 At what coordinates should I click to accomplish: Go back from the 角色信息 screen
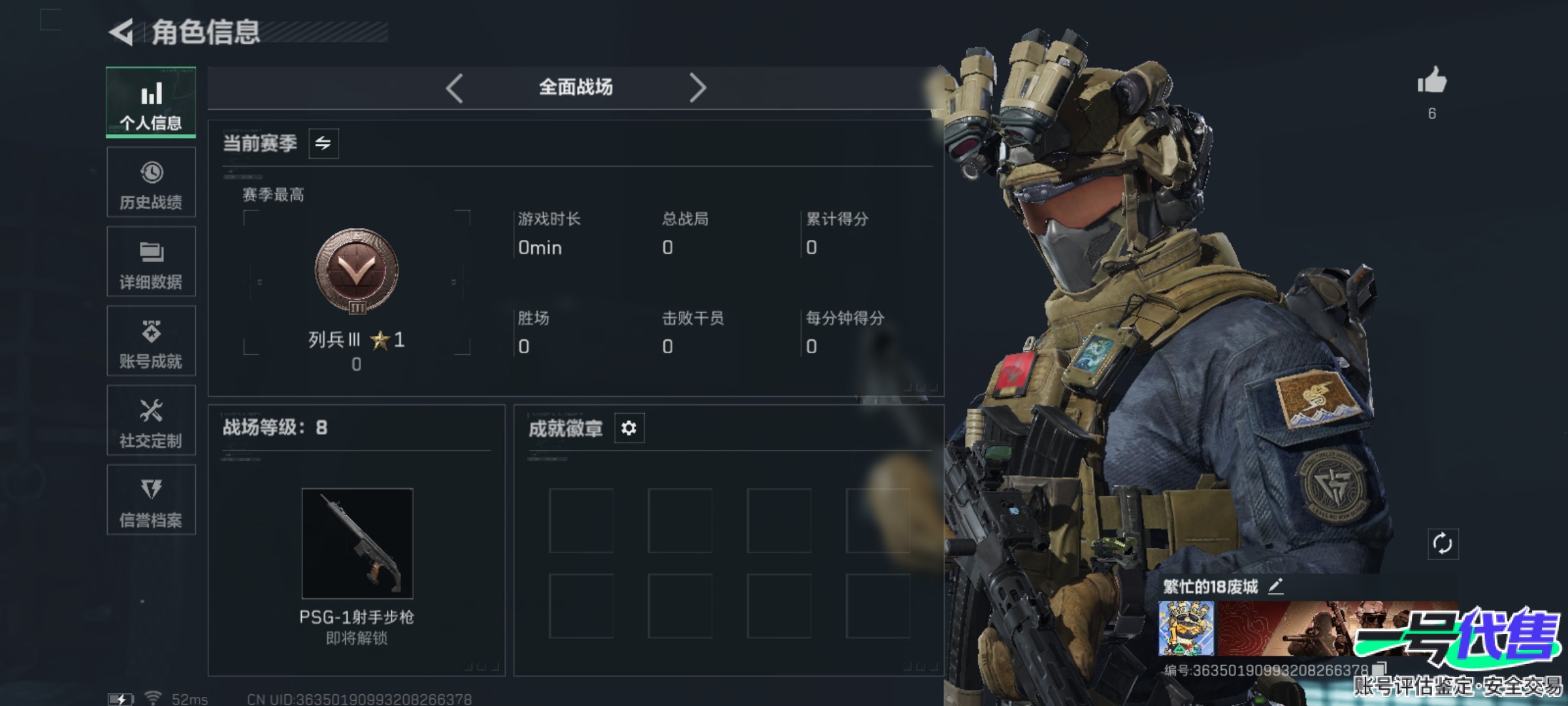pyautogui.click(x=122, y=32)
